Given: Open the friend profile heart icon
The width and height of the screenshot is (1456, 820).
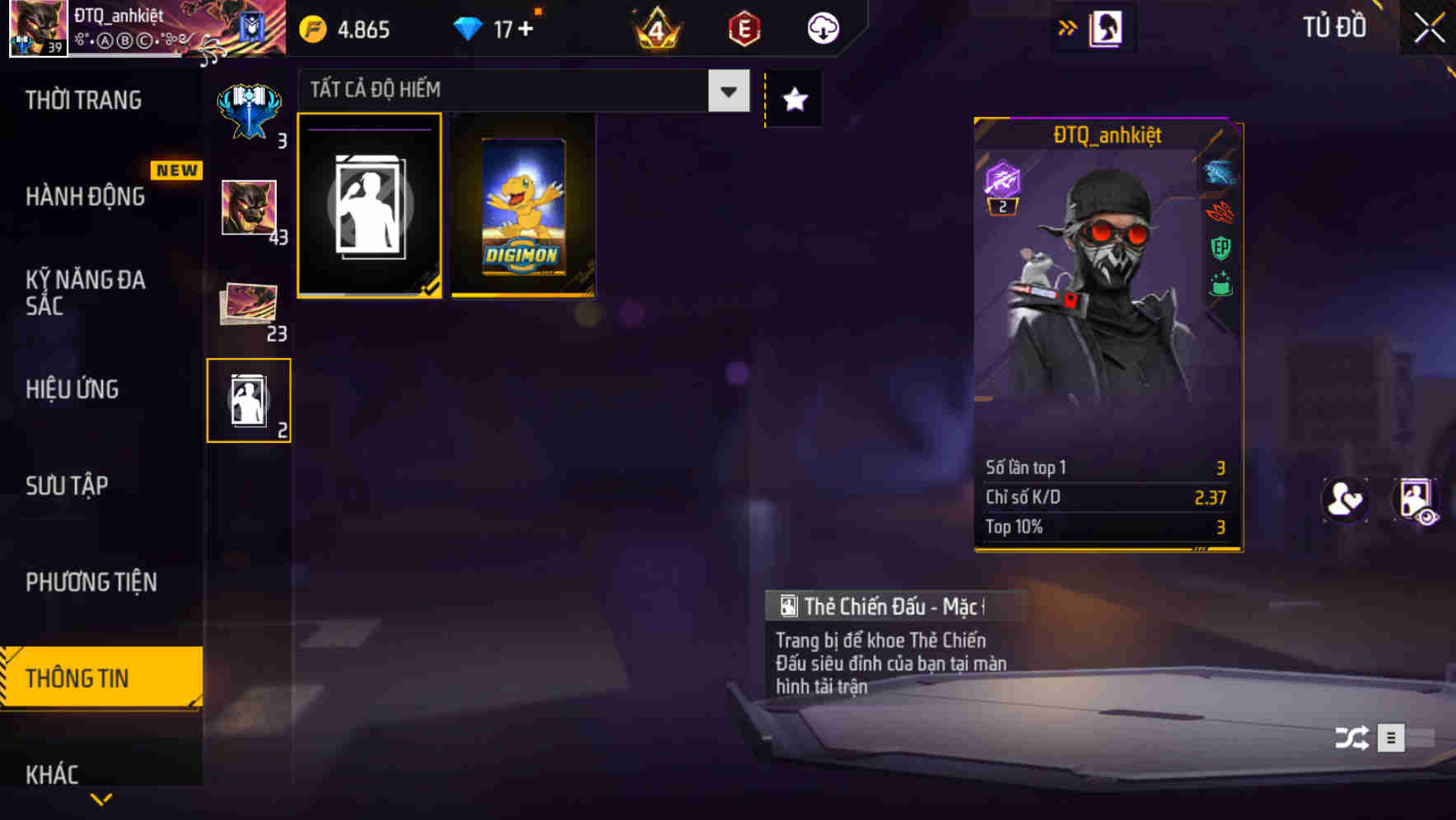Looking at the screenshot, I should pyautogui.click(x=1345, y=500).
